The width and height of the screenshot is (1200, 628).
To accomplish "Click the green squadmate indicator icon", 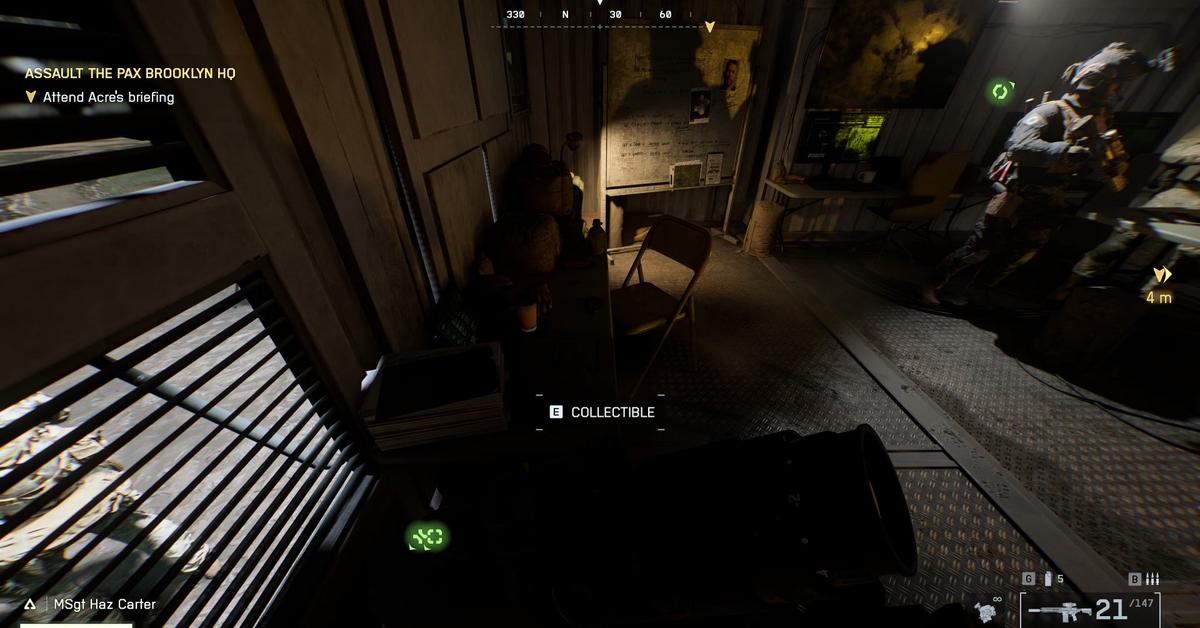I will coord(1001,92).
